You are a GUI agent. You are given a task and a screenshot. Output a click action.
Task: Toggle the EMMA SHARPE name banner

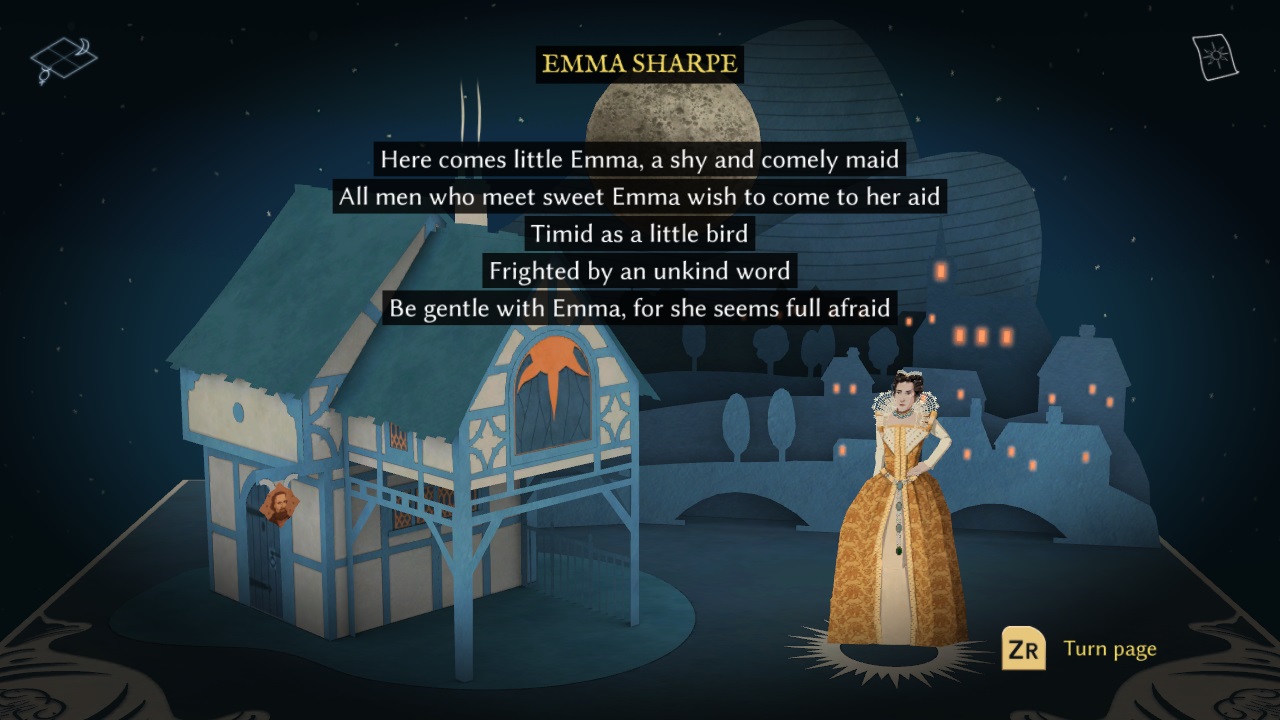(x=639, y=61)
